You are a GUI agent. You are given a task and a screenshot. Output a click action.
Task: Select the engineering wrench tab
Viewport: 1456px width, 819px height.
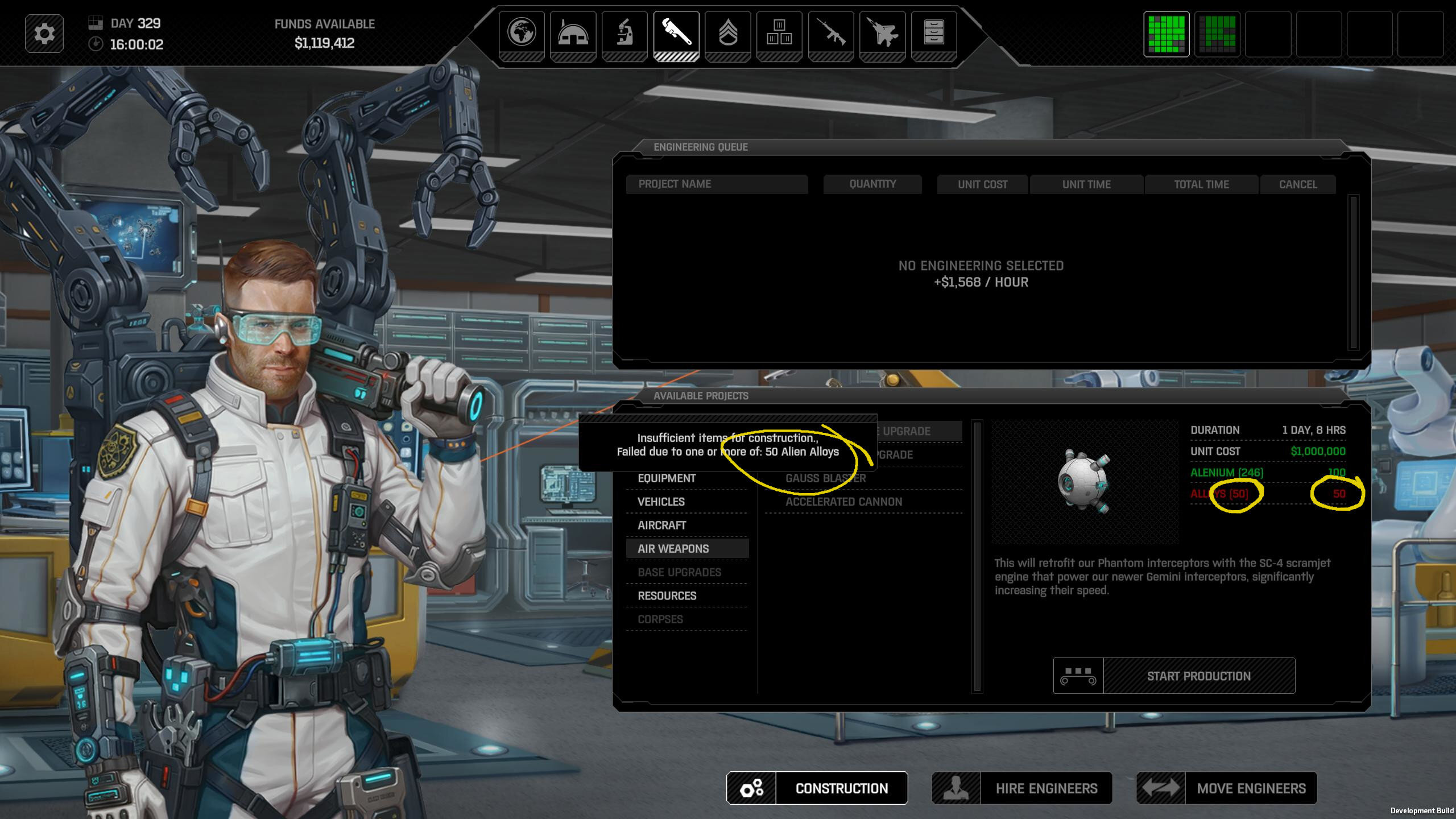pyautogui.click(x=676, y=33)
